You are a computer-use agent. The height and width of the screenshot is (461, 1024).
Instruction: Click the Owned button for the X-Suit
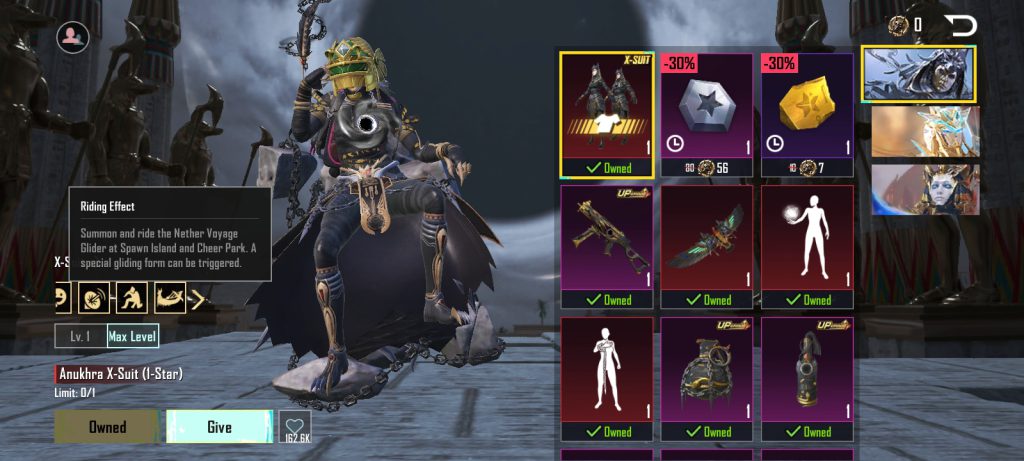(x=107, y=427)
